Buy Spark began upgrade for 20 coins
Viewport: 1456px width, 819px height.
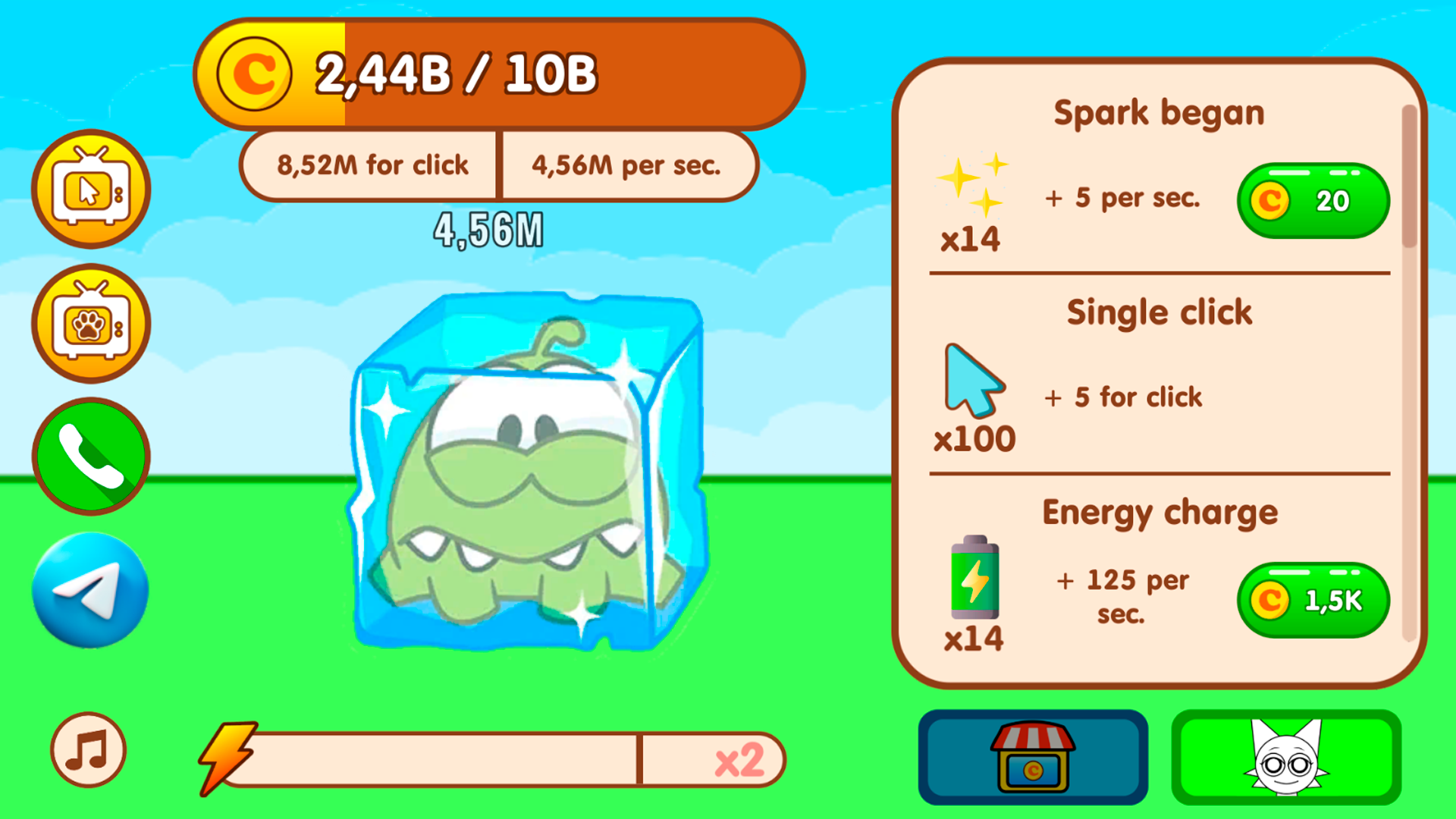1313,200
